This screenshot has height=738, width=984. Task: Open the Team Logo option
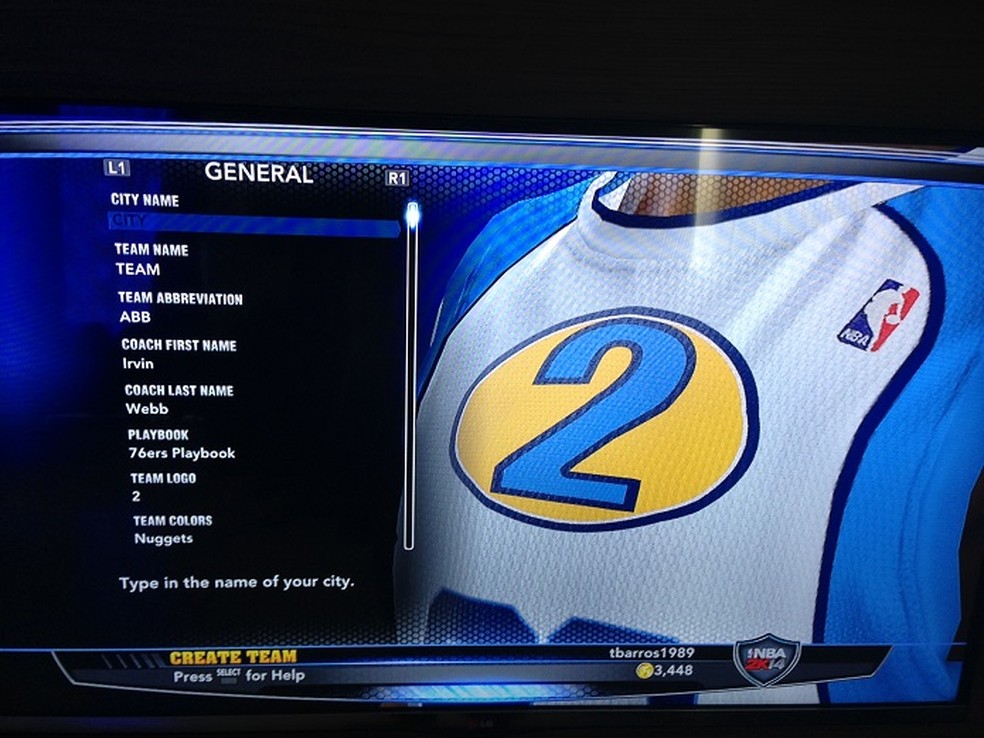point(136,495)
